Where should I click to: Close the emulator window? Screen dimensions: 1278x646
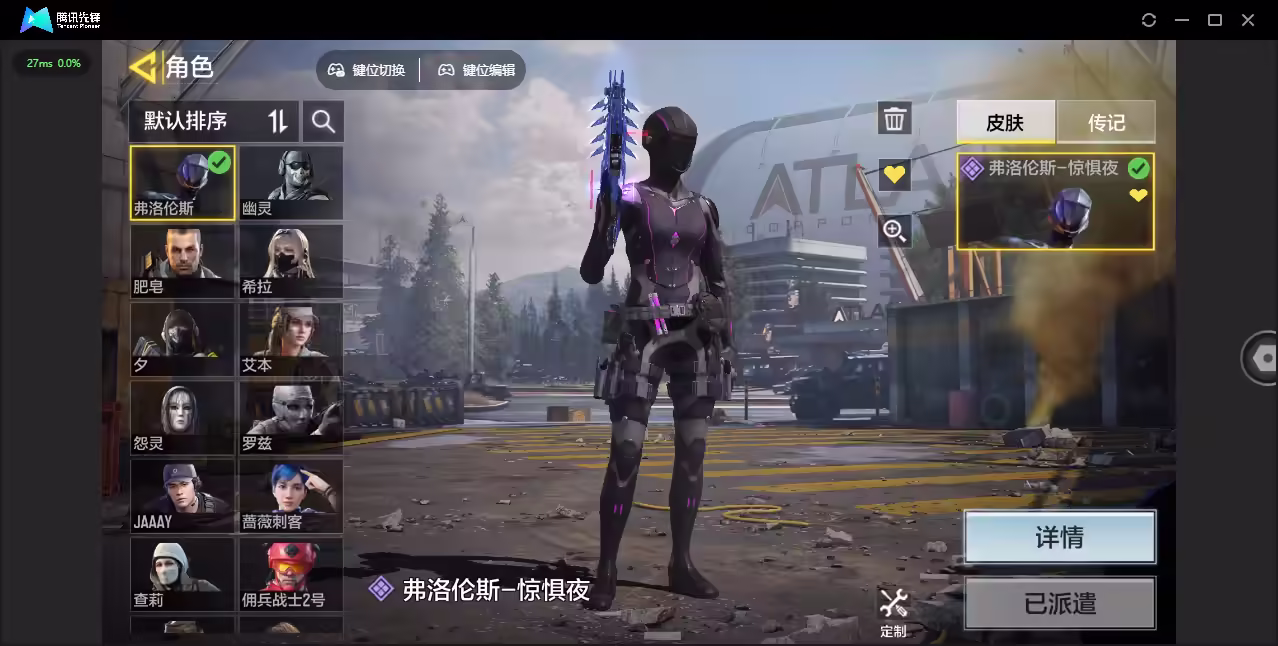1248,20
